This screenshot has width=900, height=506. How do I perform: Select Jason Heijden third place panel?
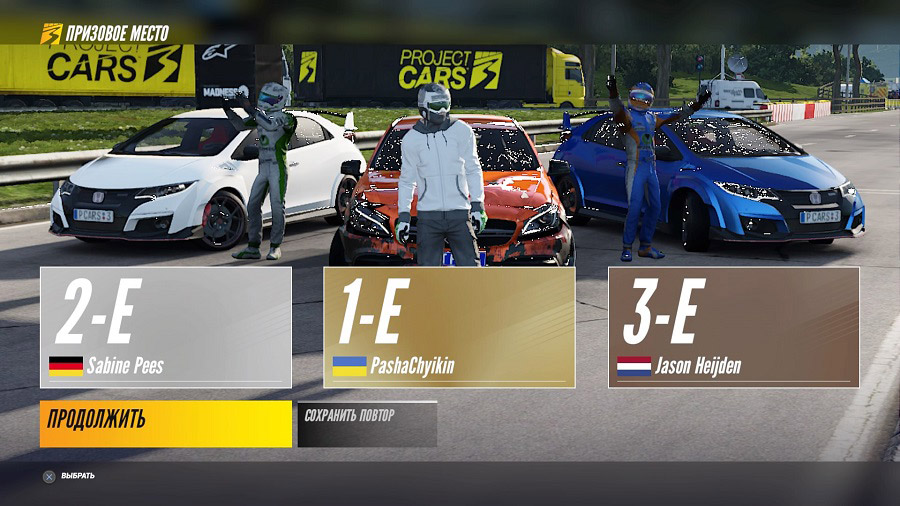click(733, 327)
